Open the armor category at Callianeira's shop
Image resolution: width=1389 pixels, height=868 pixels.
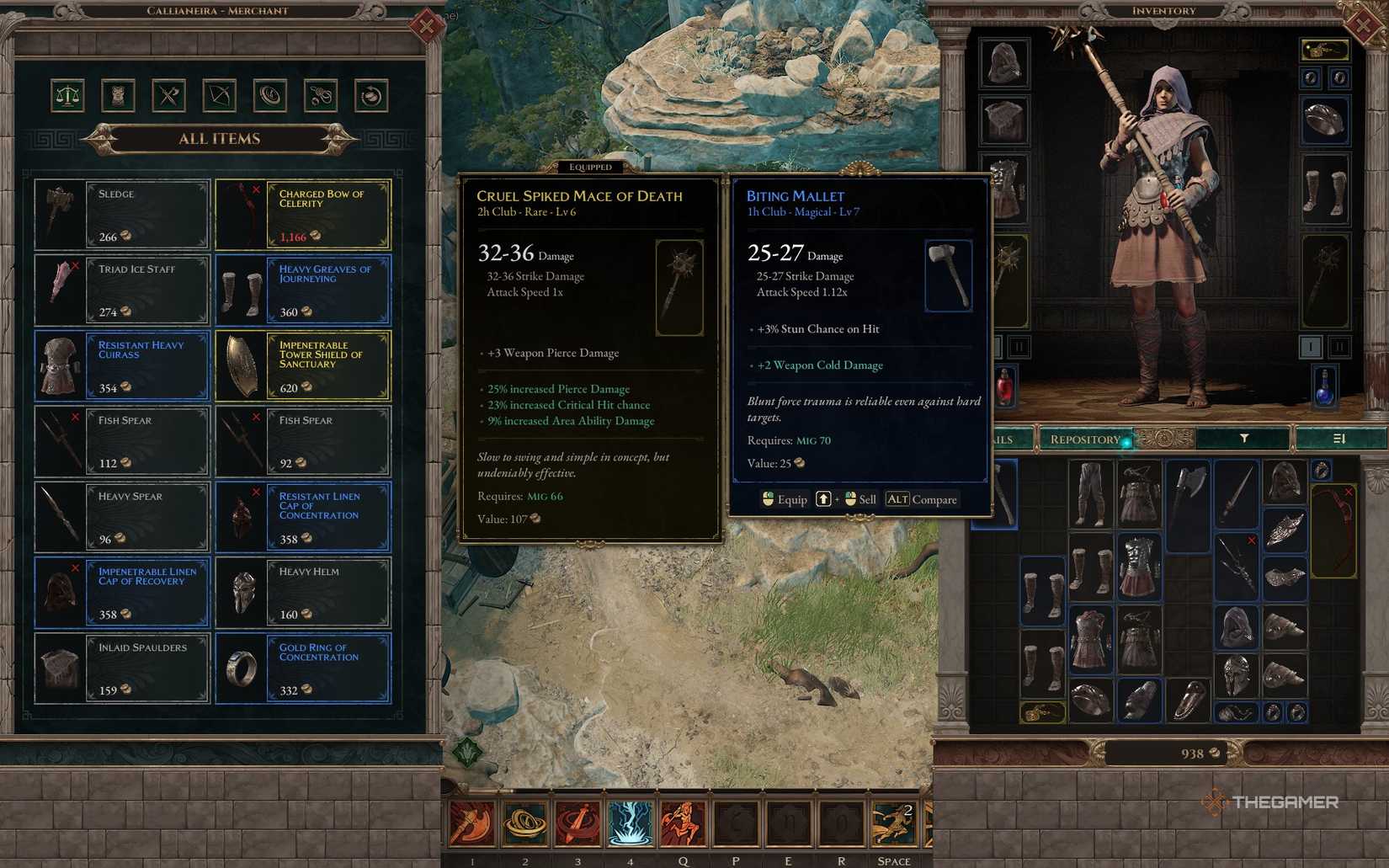tap(120, 95)
